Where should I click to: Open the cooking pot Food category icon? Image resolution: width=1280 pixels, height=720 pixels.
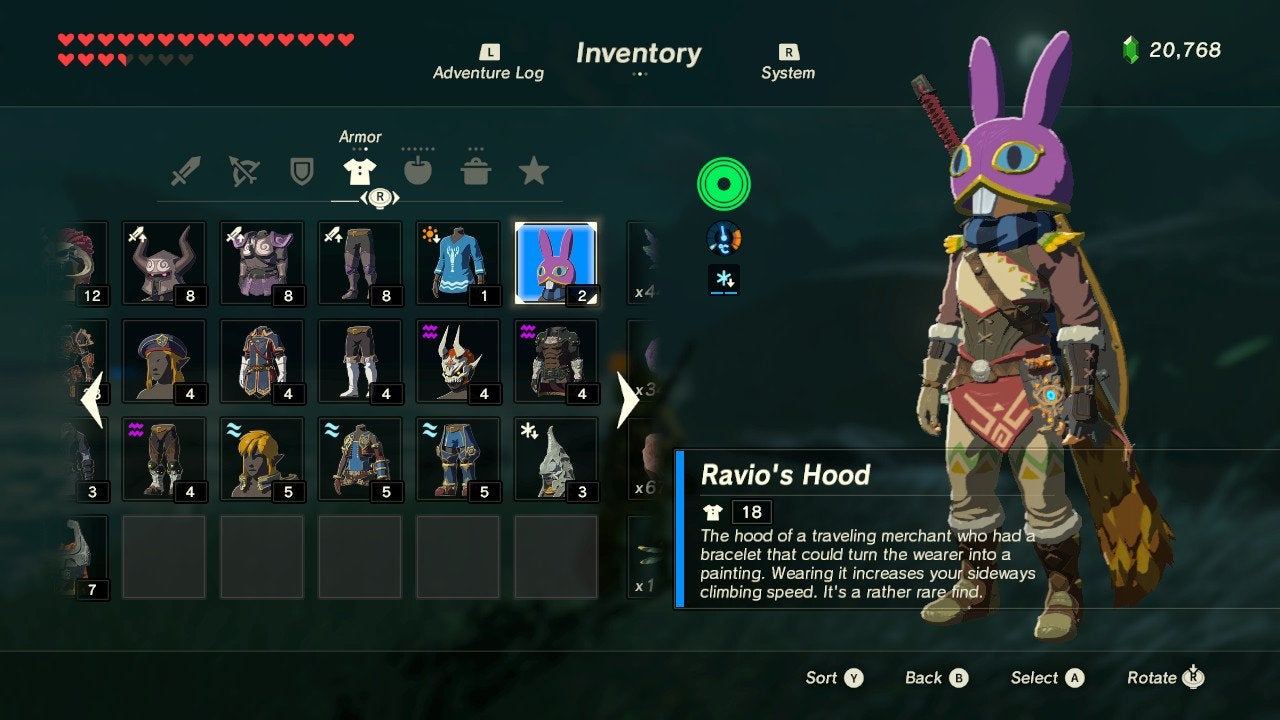point(477,170)
